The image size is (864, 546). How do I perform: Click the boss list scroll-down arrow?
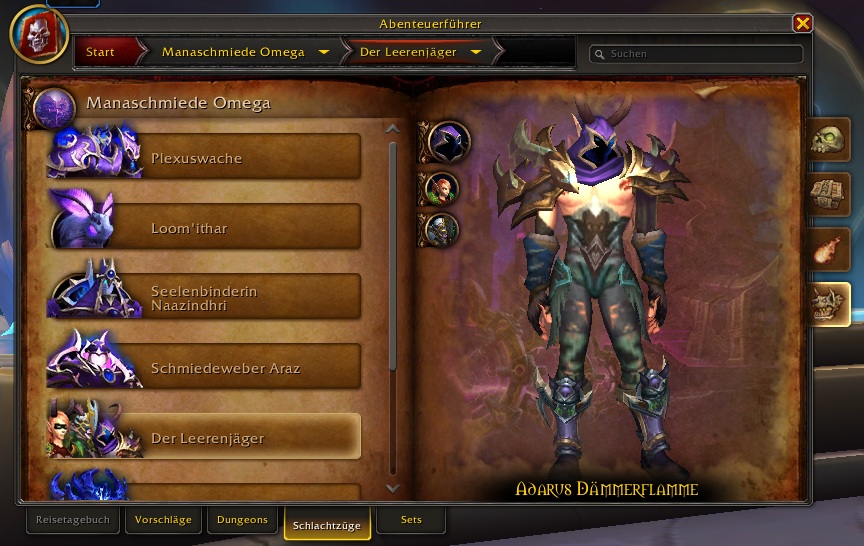392,488
